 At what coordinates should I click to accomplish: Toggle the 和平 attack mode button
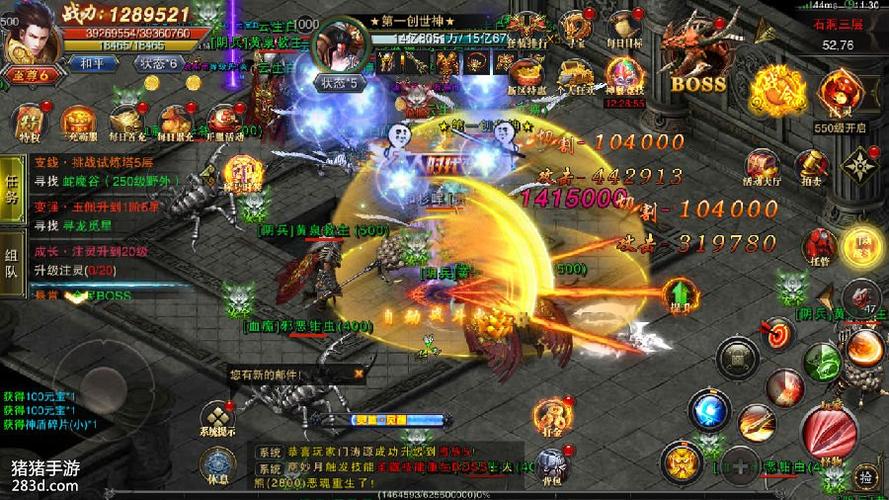click(x=87, y=62)
